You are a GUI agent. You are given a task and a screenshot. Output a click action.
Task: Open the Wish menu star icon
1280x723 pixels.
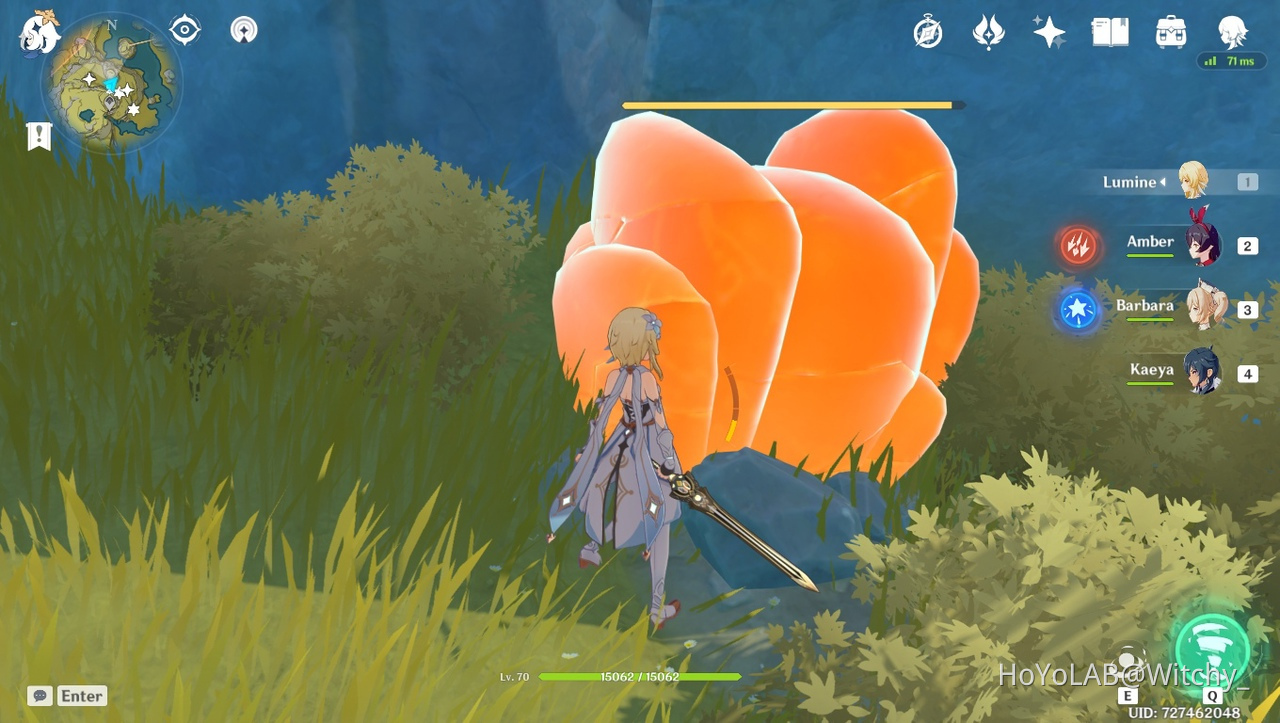[x=1048, y=32]
